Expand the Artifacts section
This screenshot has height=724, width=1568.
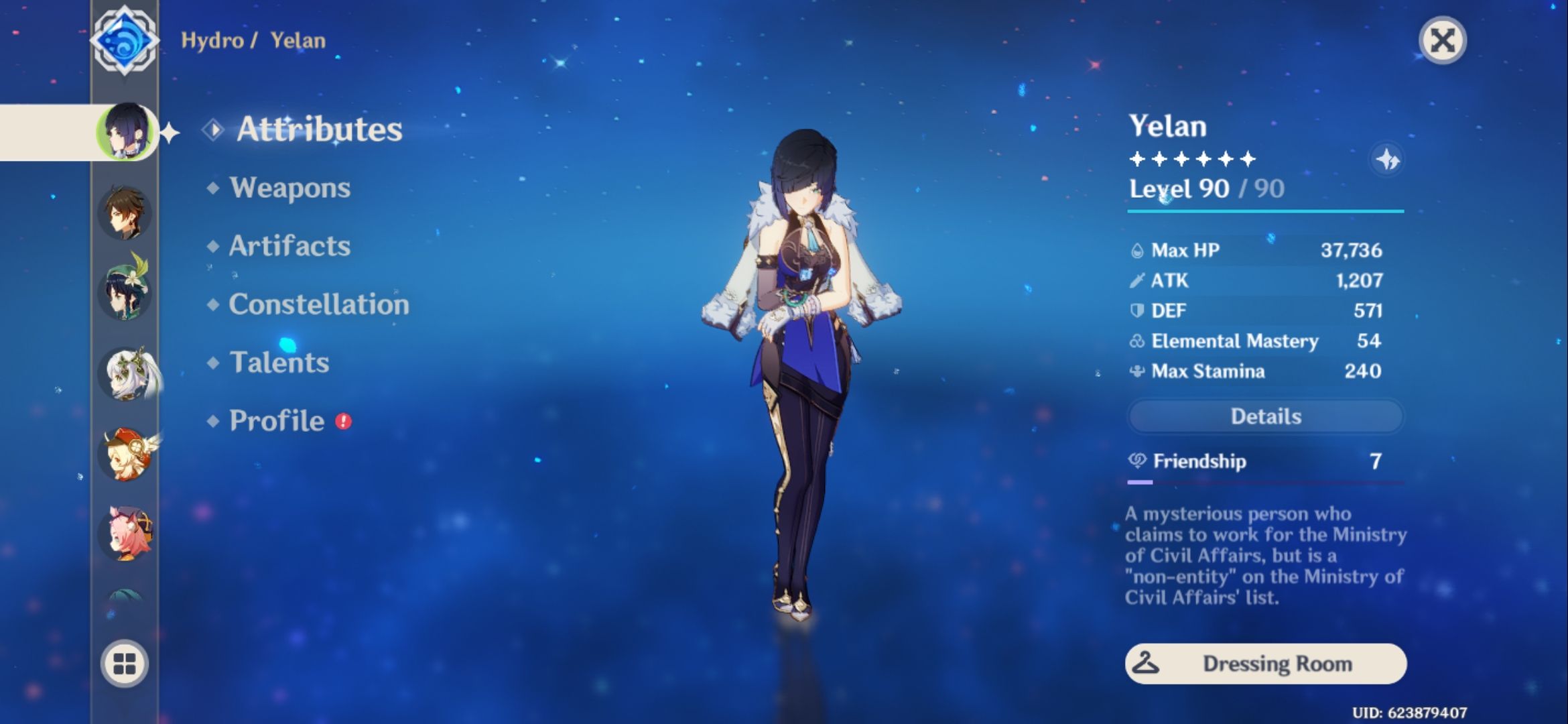(x=288, y=247)
